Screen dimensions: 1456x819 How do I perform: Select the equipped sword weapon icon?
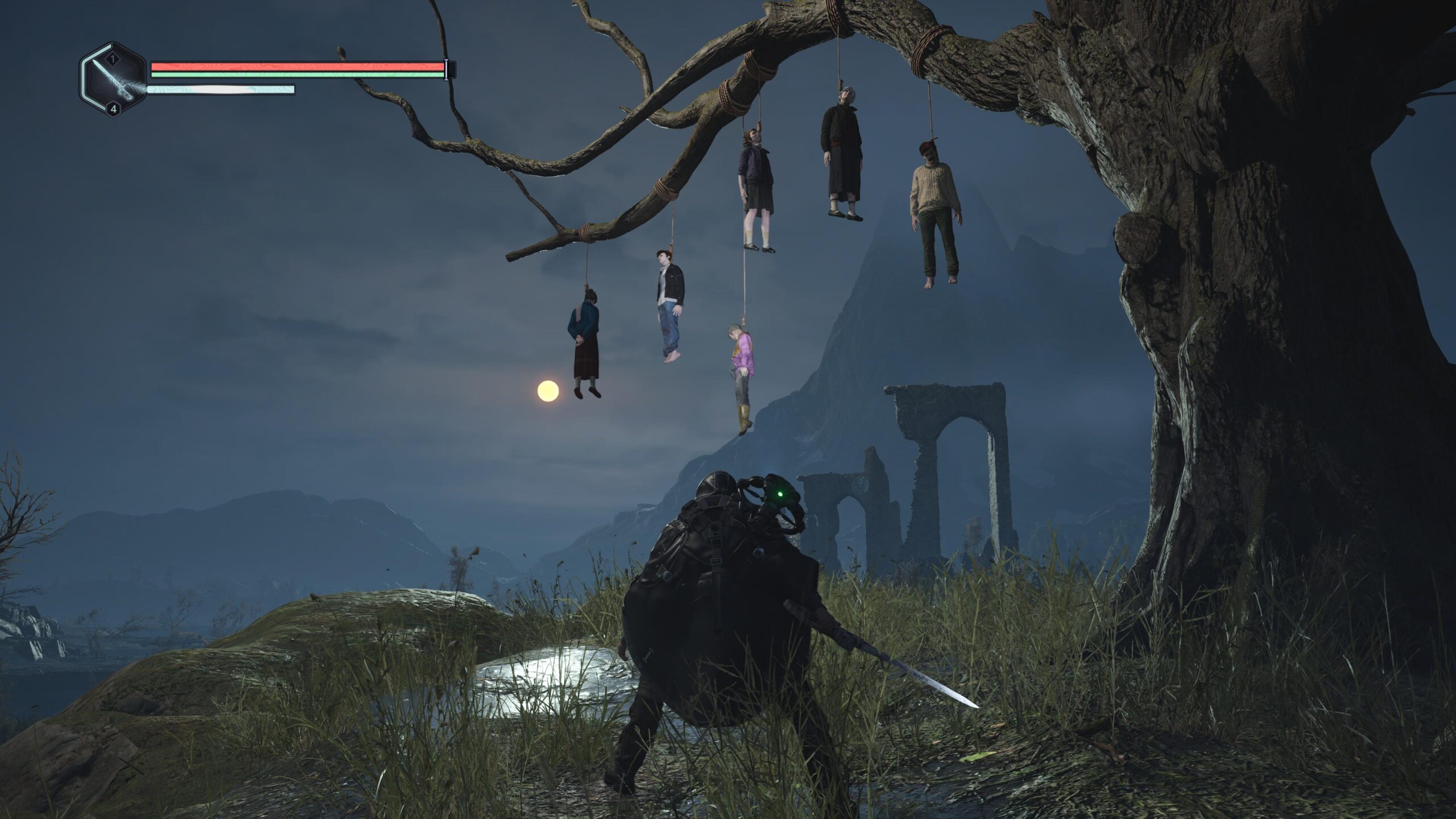tap(113, 80)
